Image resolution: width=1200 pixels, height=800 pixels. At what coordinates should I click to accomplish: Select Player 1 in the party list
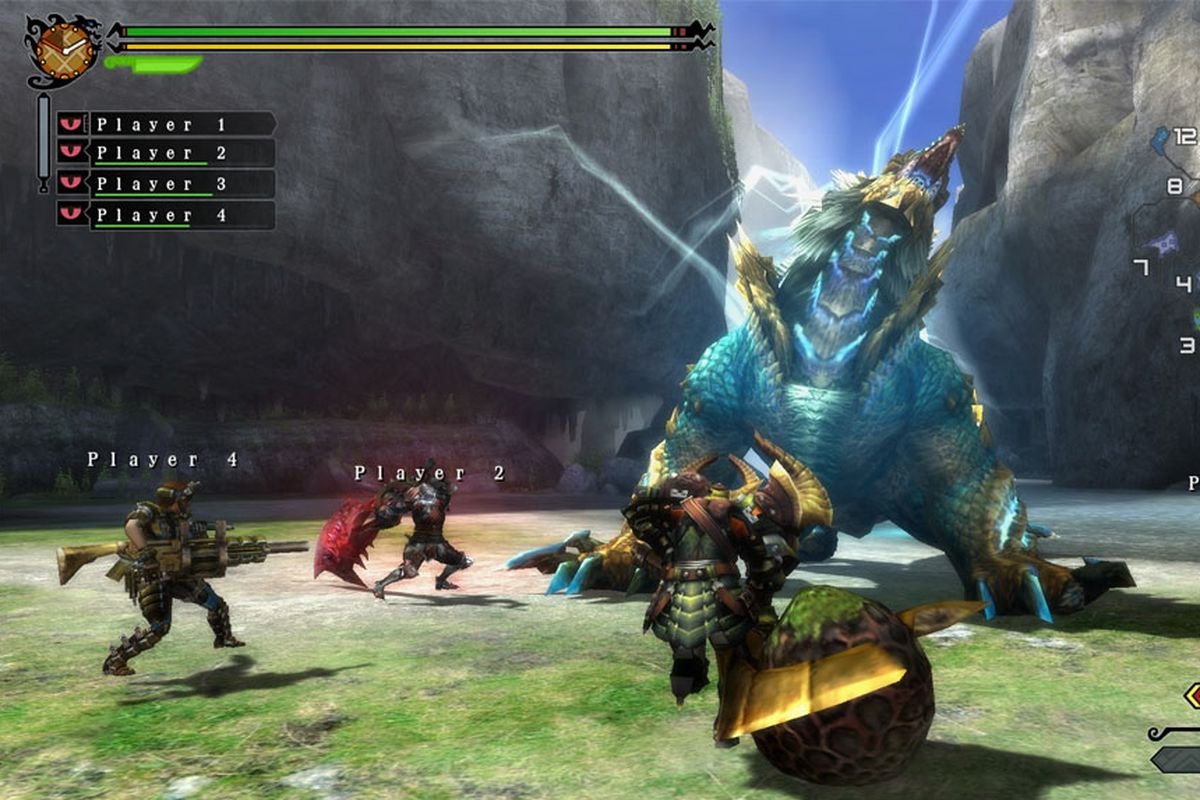pos(167,124)
